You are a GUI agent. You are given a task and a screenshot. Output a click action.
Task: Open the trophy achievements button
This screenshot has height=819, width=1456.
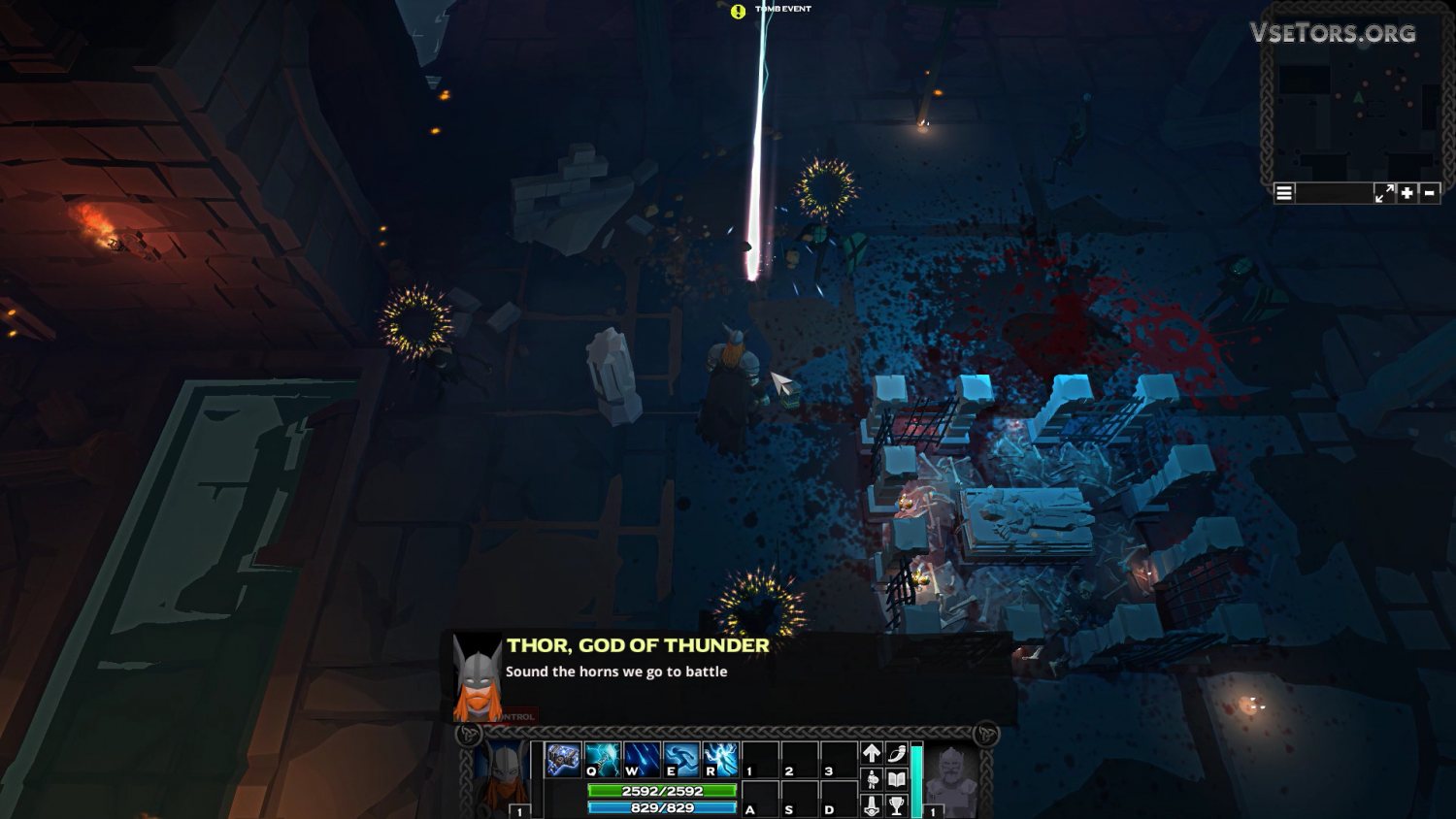pyautogui.click(x=897, y=804)
